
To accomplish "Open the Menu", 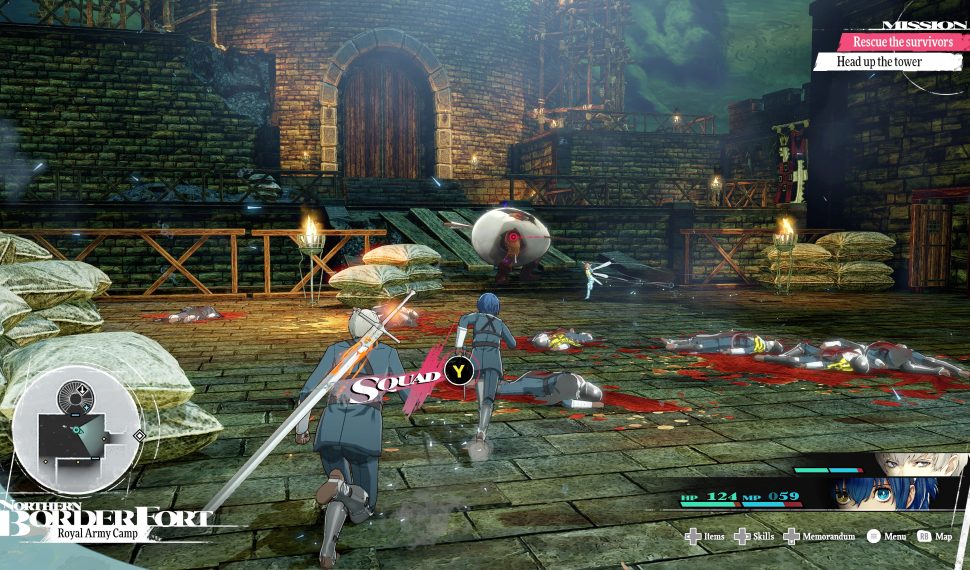I will [886, 537].
